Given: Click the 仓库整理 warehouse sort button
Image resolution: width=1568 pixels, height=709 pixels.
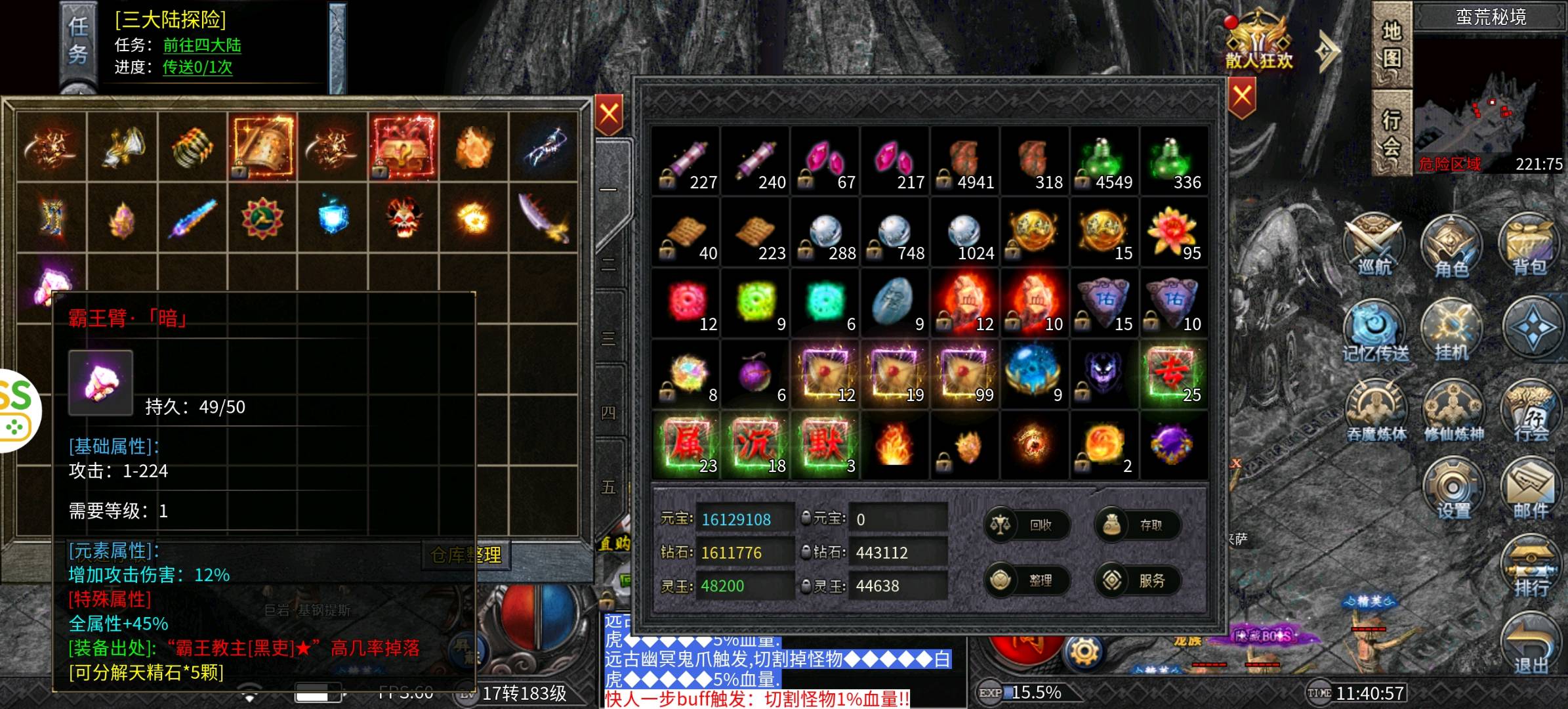Looking at the screenshot, I should coord(466,555).
